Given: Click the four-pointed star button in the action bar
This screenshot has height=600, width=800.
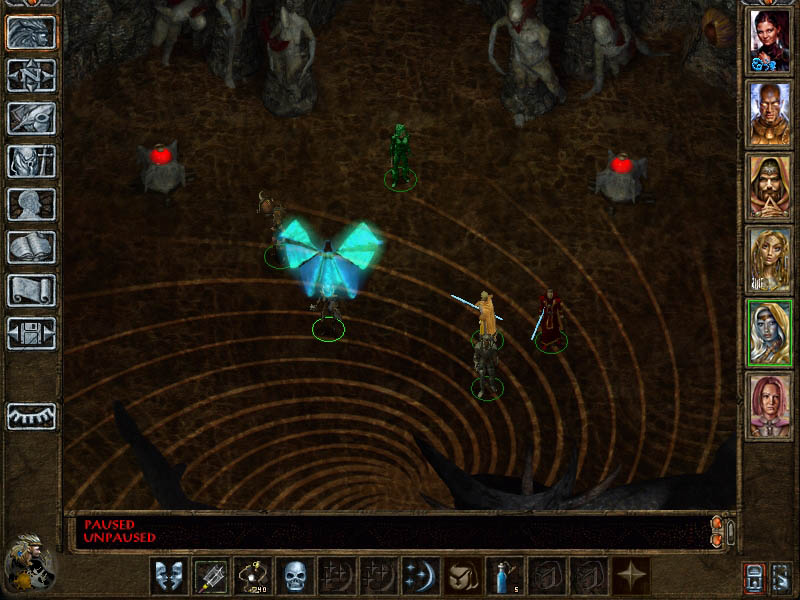Looking at the screenshot, I should click(630, 576).
